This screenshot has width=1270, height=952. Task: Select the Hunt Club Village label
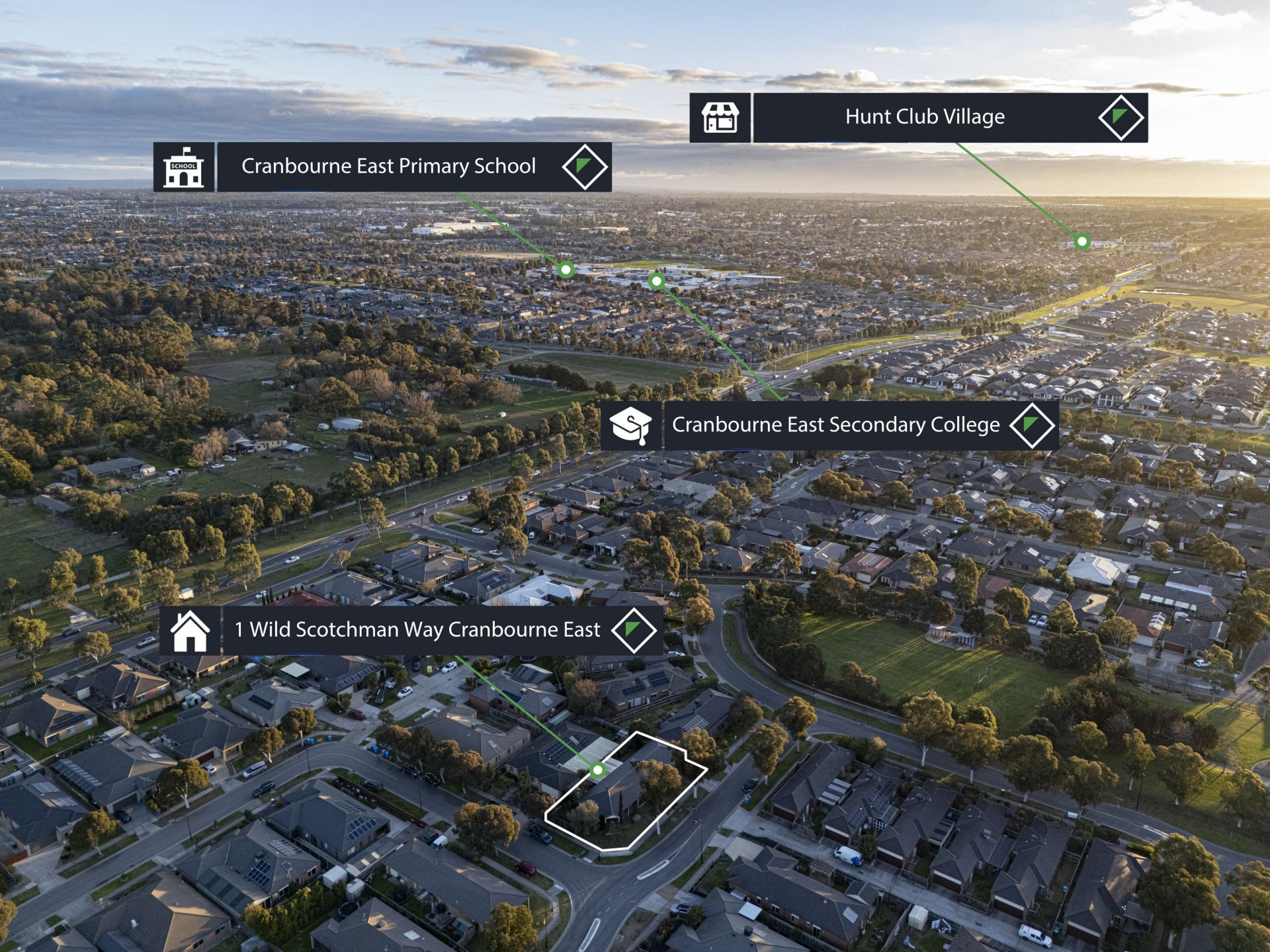click(924, 117)
